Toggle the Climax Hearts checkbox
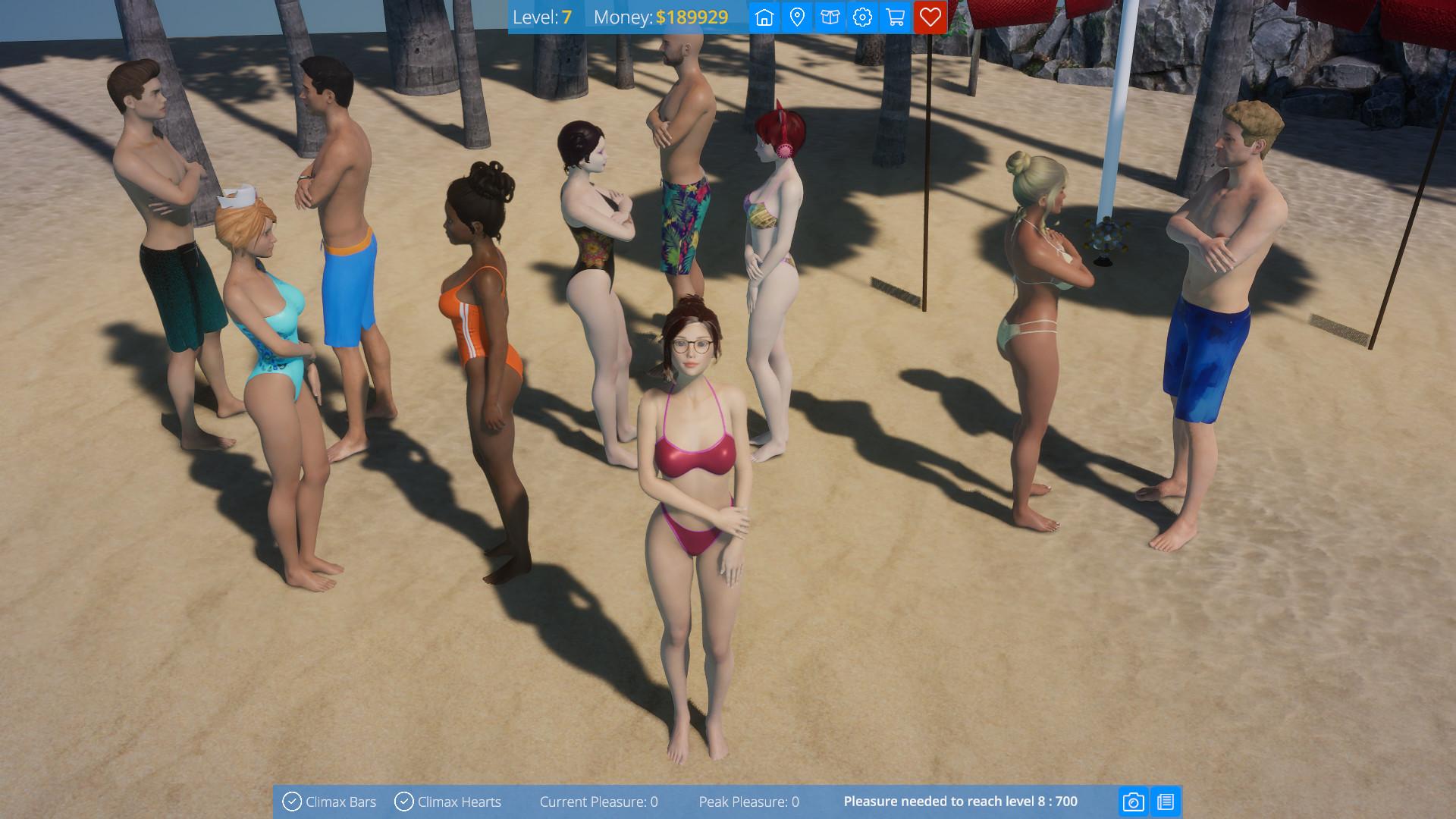 click(404, 802)
